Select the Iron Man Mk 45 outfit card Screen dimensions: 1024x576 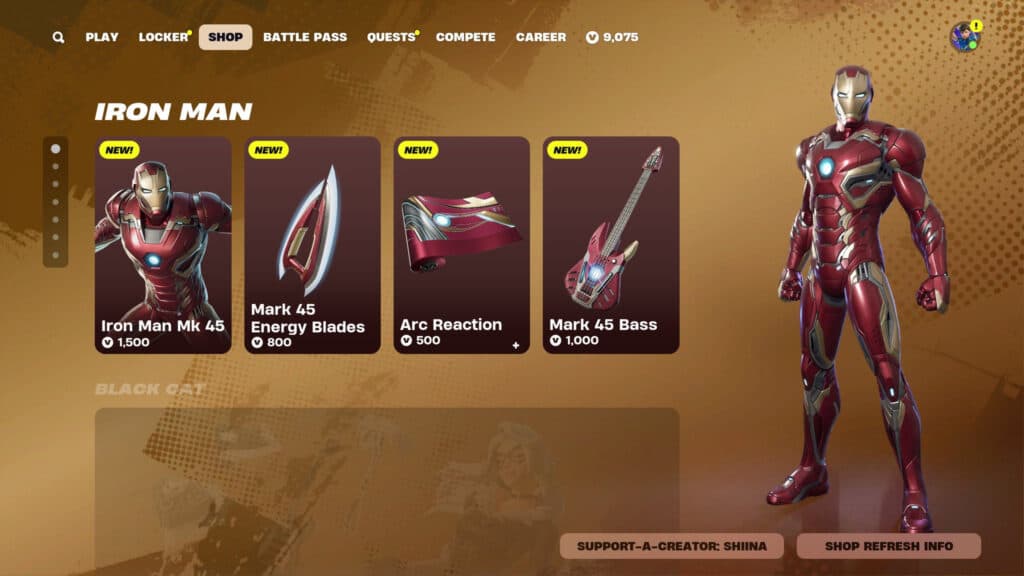tap(163, 245)
